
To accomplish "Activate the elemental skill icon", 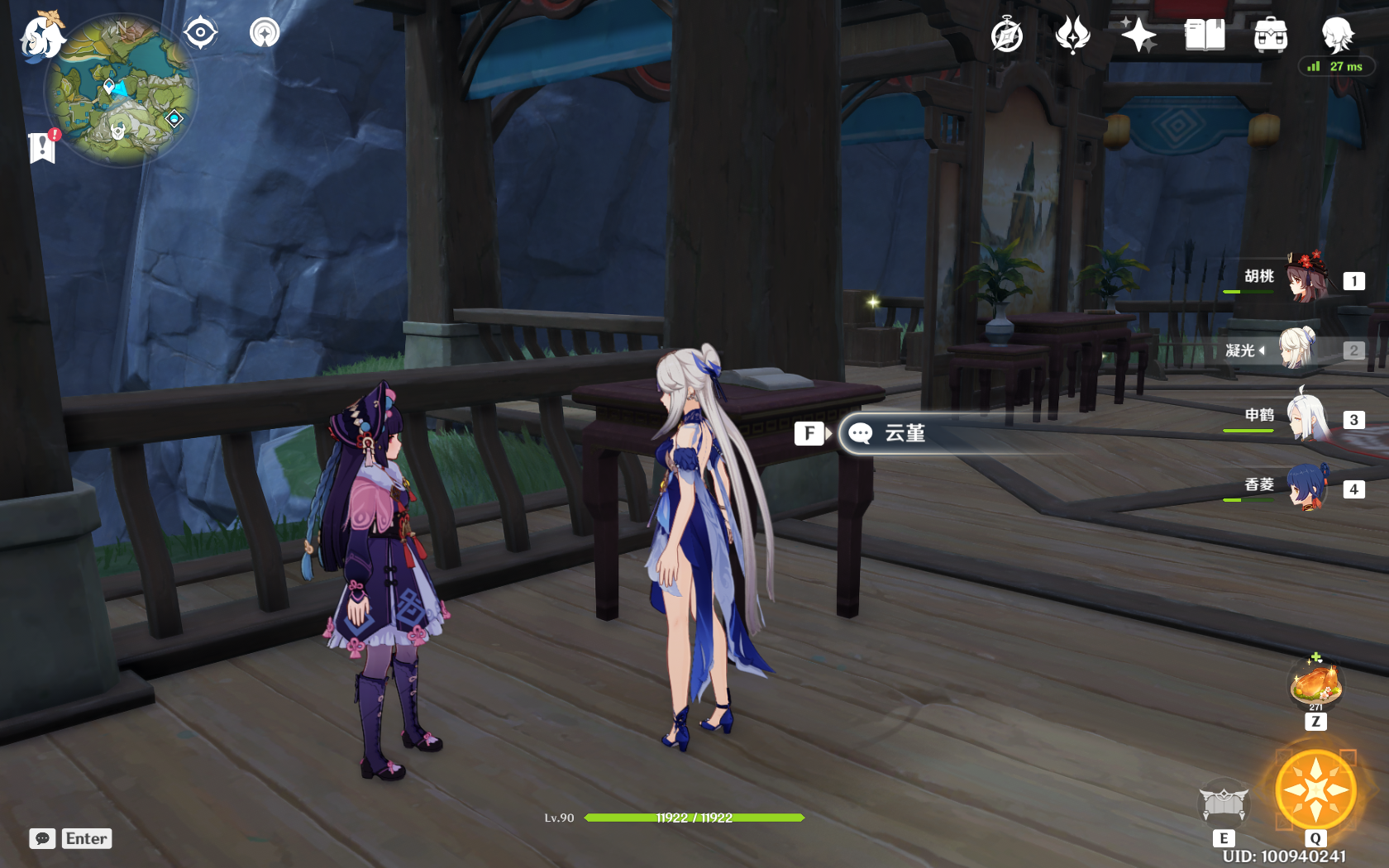I will point(1224,803).
